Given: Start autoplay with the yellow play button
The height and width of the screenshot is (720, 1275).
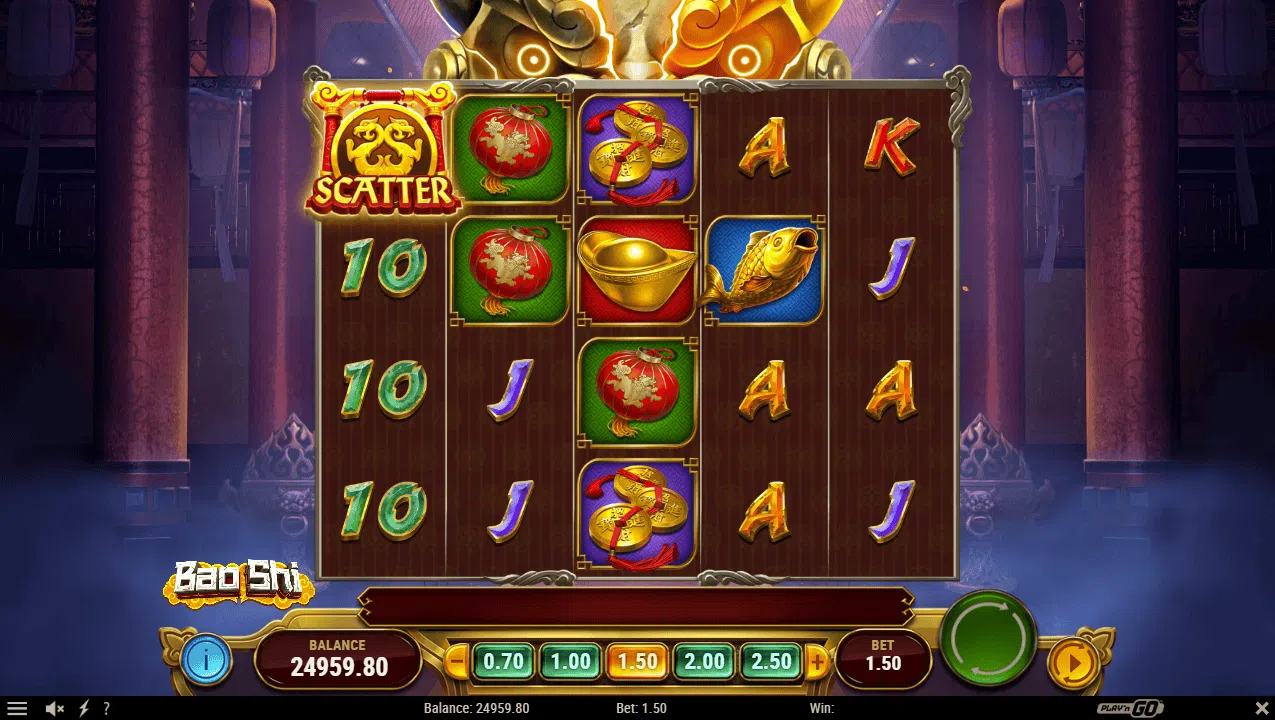Looking at the screenshot, I should [1071, 662].
